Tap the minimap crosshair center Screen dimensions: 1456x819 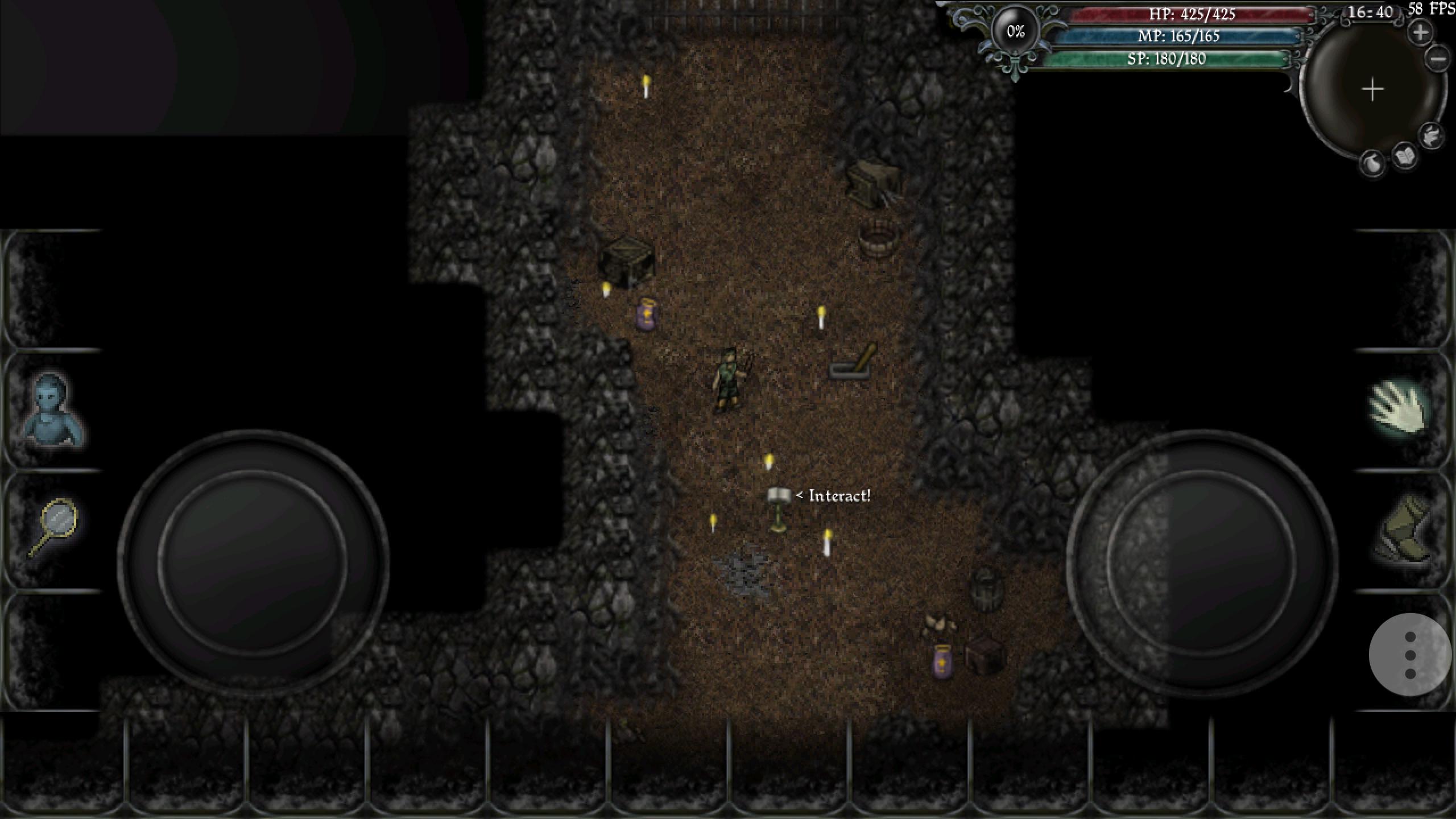click(x=1372, y=89)
